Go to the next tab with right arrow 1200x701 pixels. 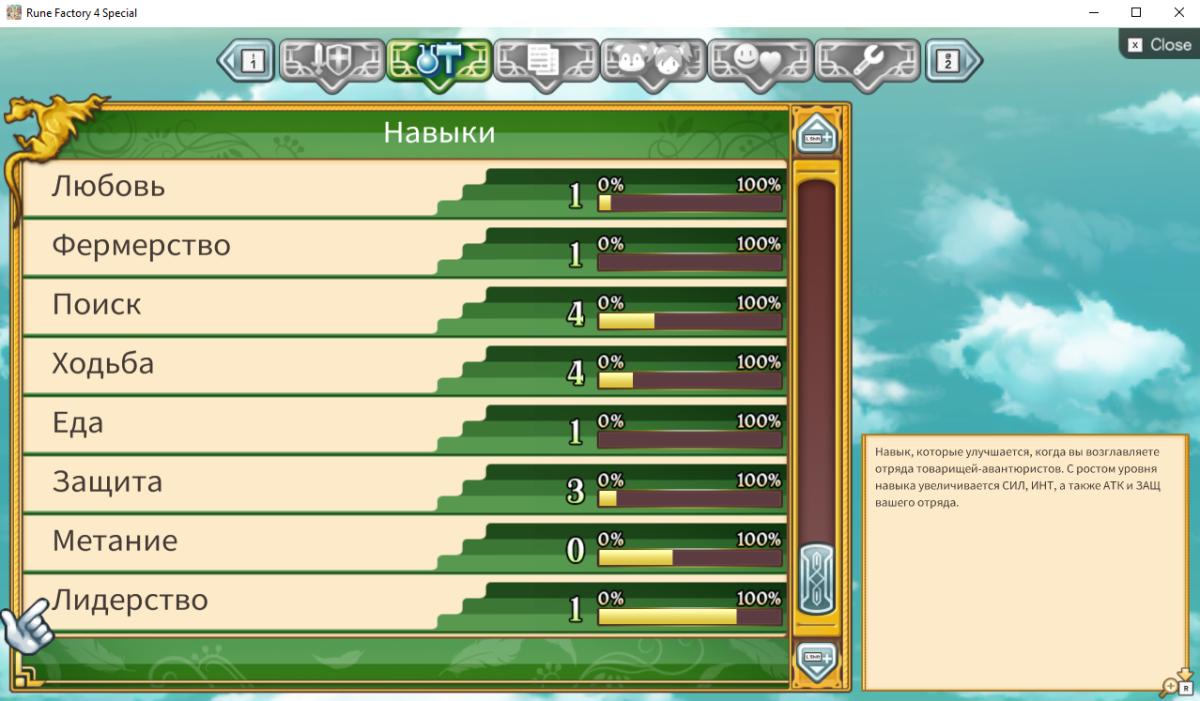pos(952,62)
